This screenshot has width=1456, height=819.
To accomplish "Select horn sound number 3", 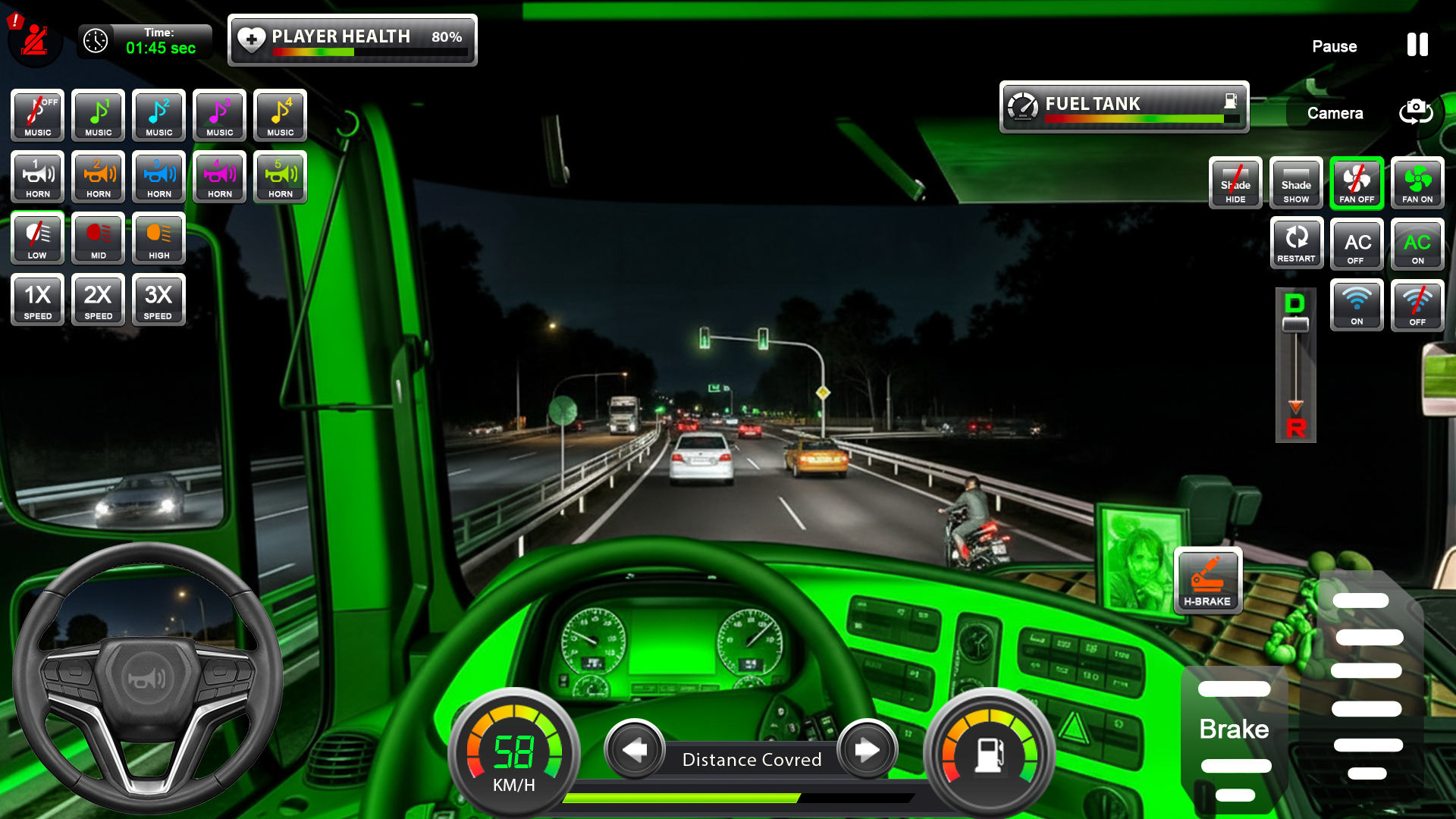I will click(158, 177).
